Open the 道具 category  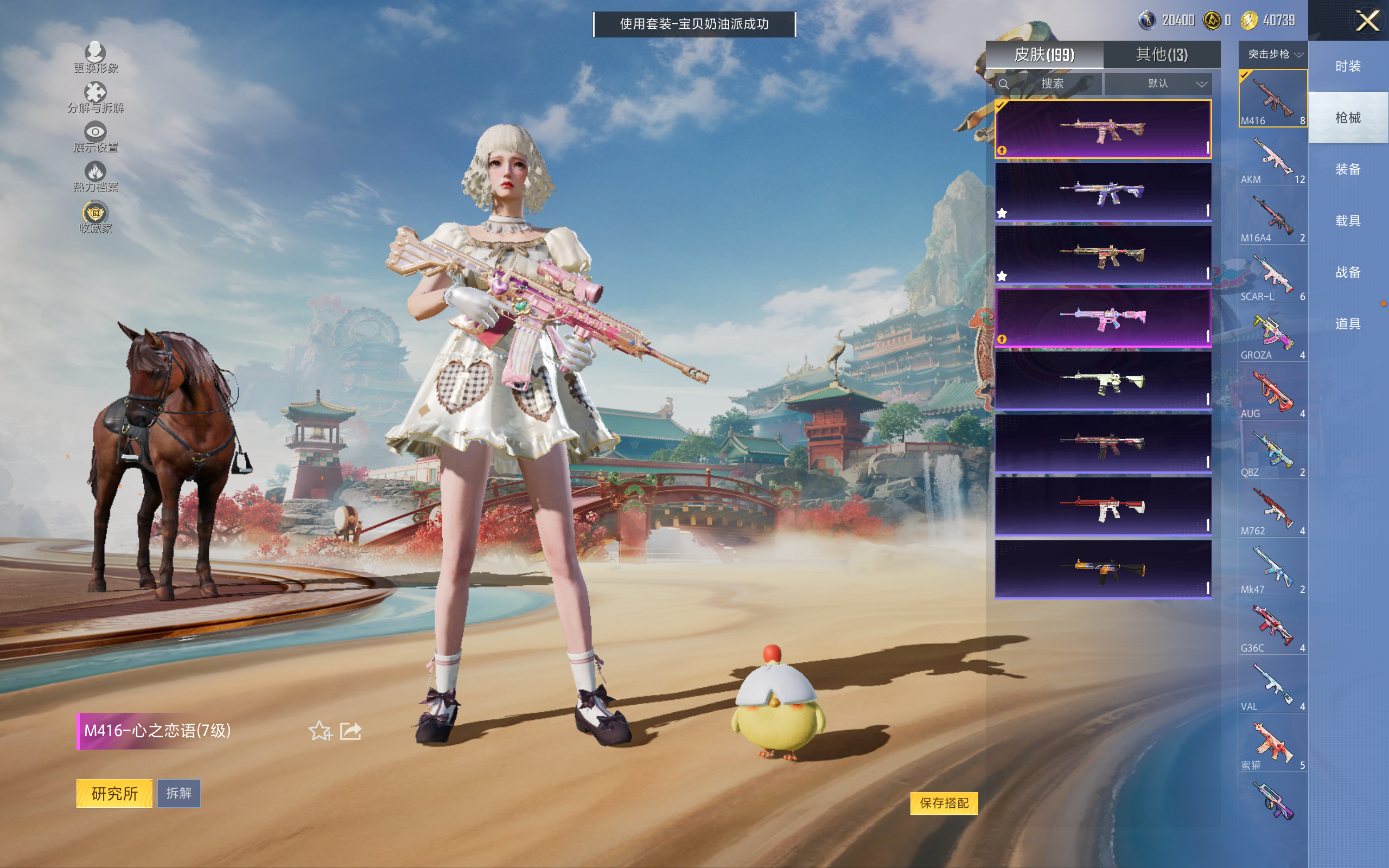(x=1347, y=324)
